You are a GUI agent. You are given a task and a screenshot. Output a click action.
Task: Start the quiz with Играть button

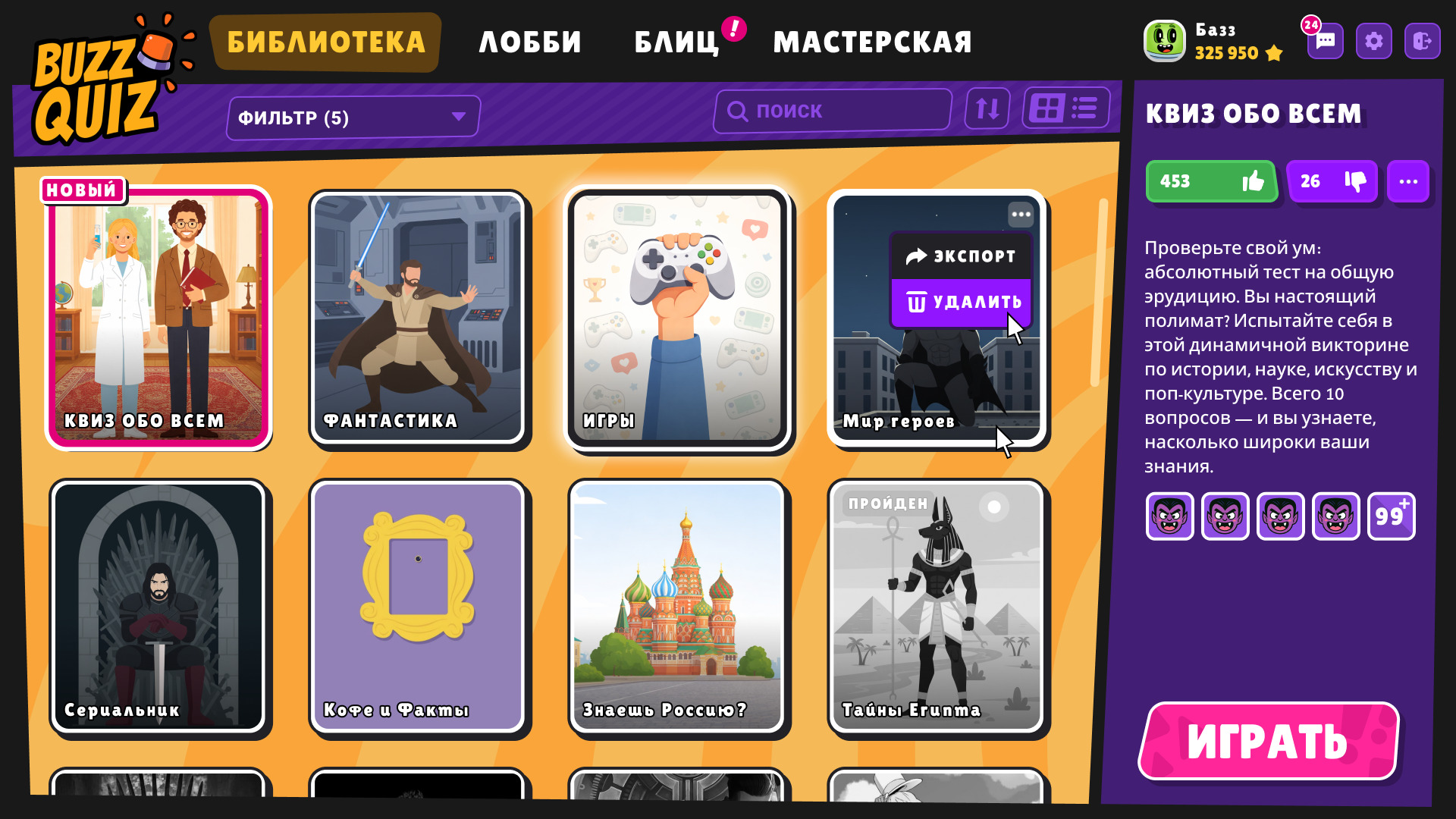tap(1268, 741)
